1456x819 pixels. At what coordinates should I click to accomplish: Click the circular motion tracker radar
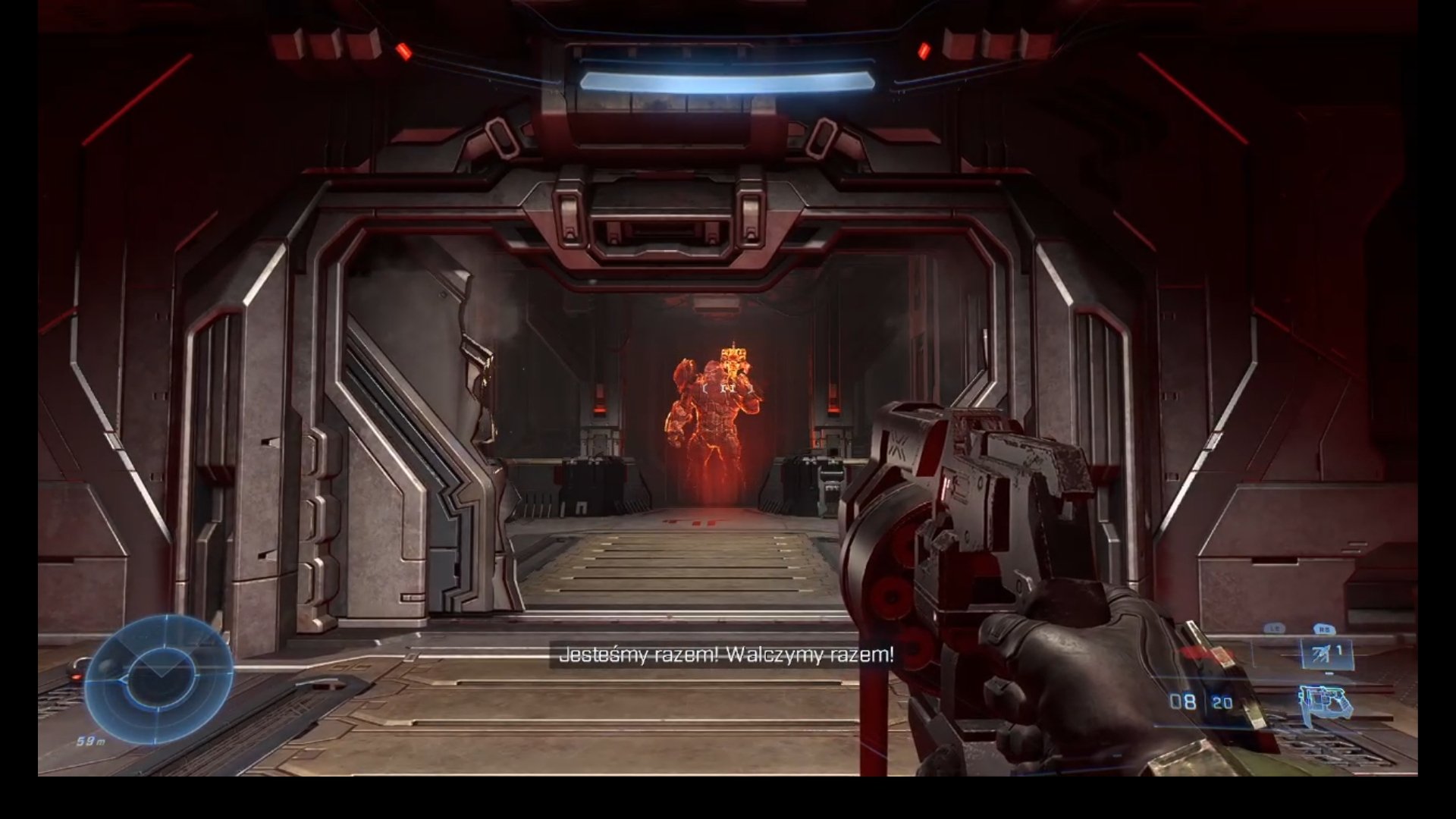tap(158, 679)
